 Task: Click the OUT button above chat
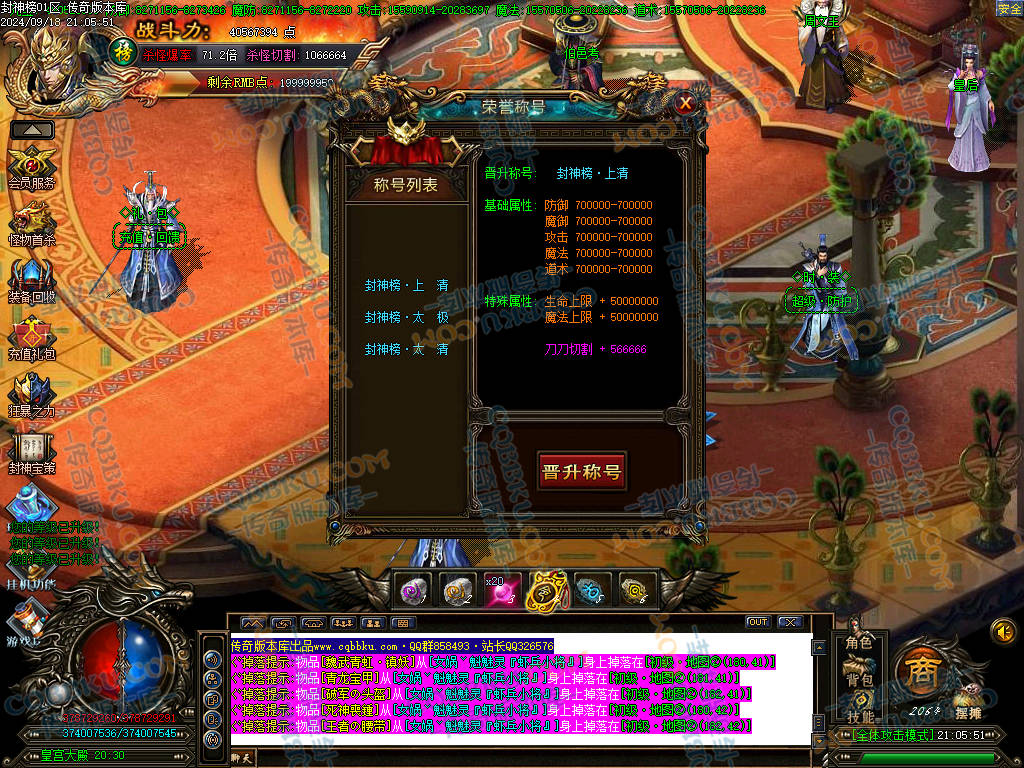(x=758, y=622)
